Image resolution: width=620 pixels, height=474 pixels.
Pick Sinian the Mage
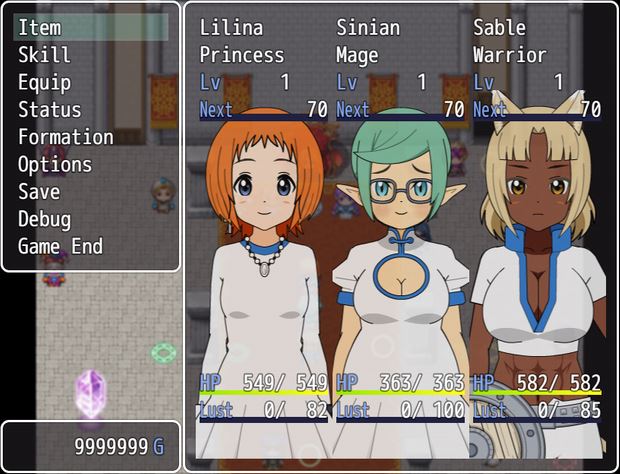[x=400, y=240]
